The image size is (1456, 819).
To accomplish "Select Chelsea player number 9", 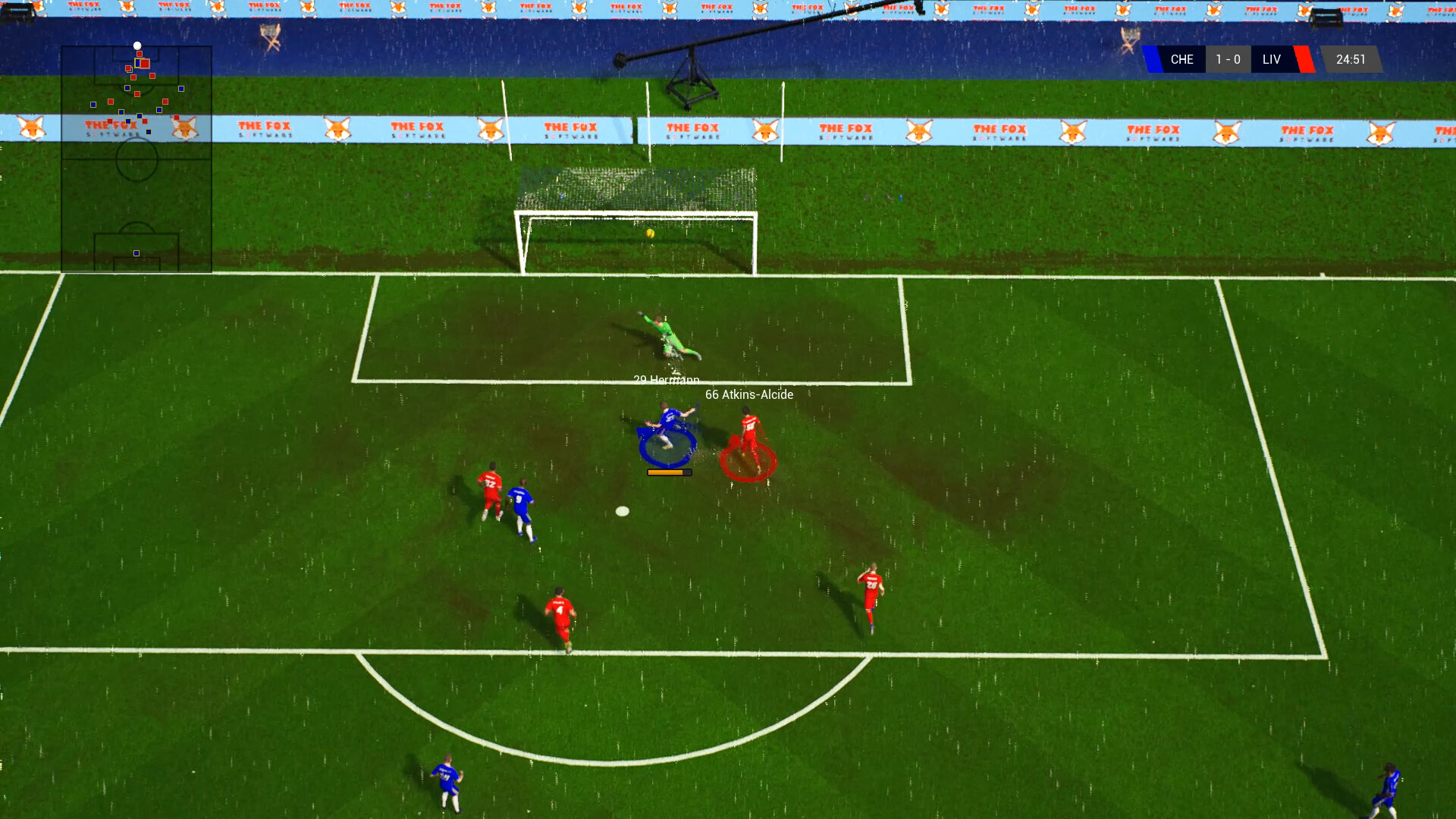I will tap(522, 504).
